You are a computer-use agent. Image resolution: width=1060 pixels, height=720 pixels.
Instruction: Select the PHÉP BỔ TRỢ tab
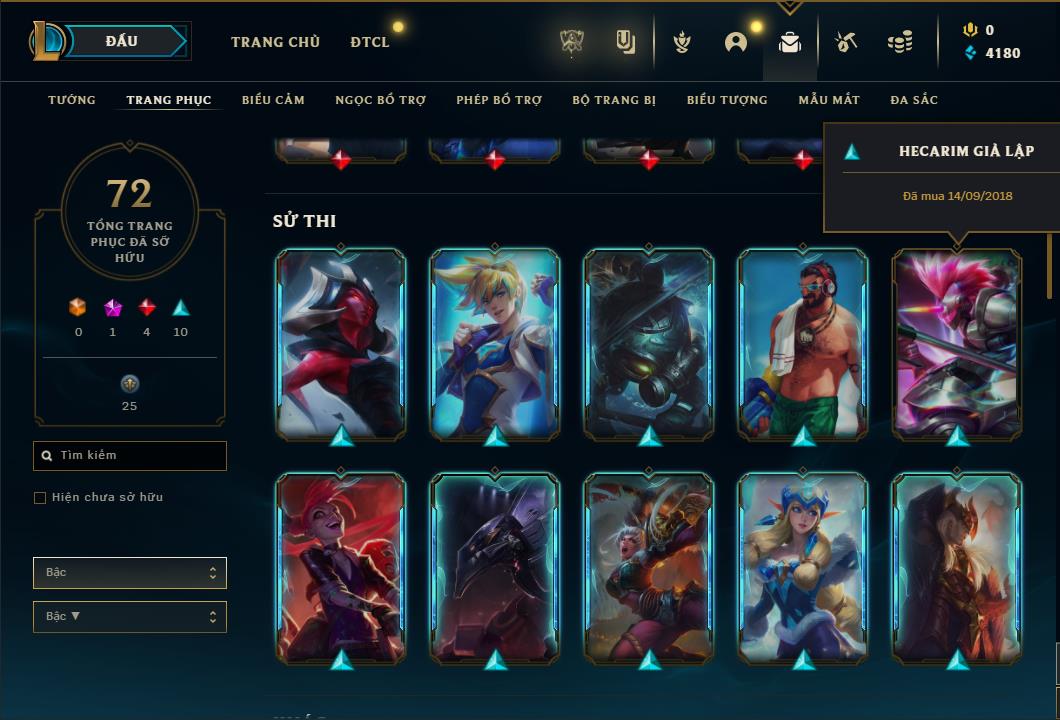coord(499,100)
